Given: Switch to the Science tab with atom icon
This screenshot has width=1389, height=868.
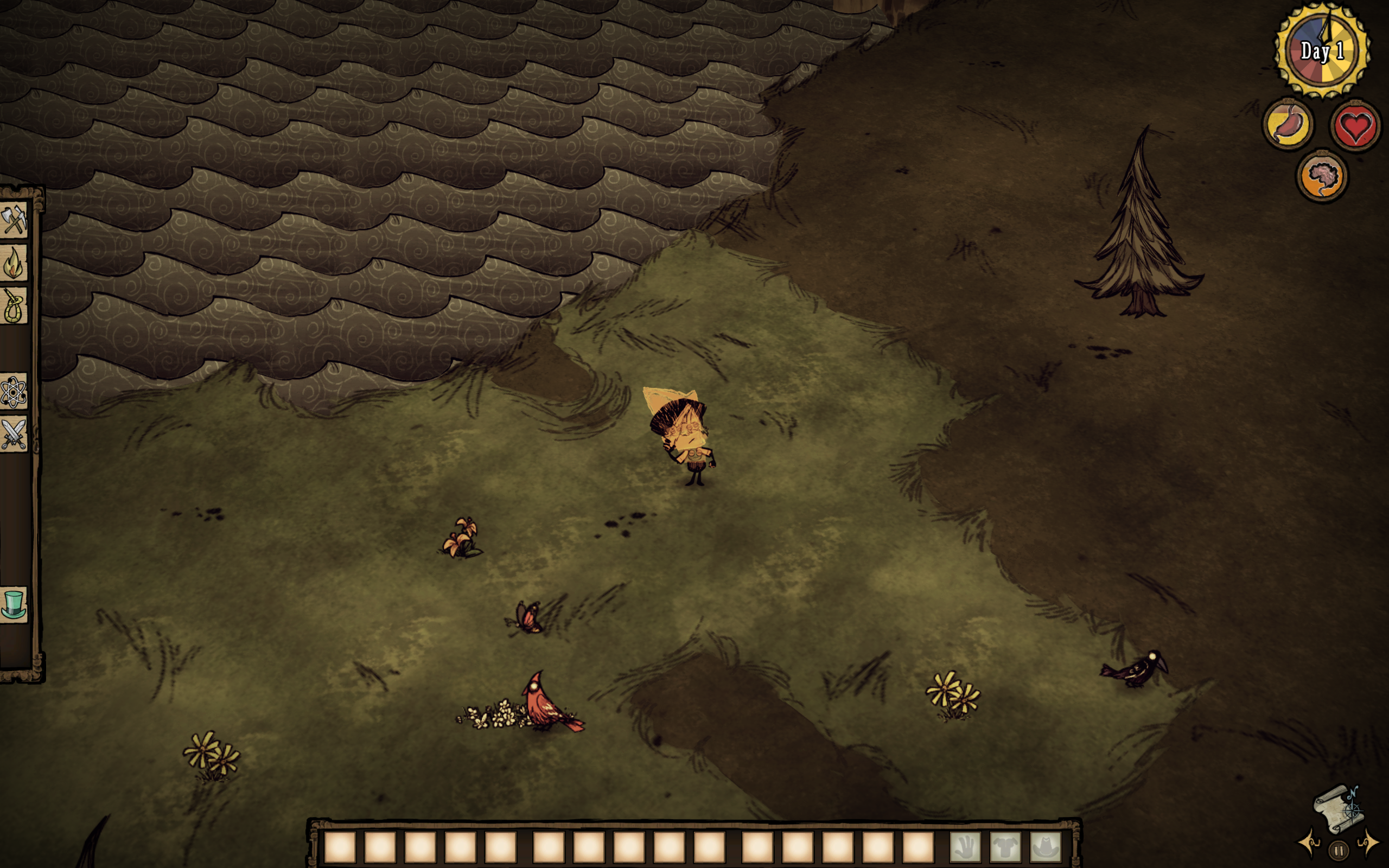Looking at the screenshot, I should click(14, 393).
